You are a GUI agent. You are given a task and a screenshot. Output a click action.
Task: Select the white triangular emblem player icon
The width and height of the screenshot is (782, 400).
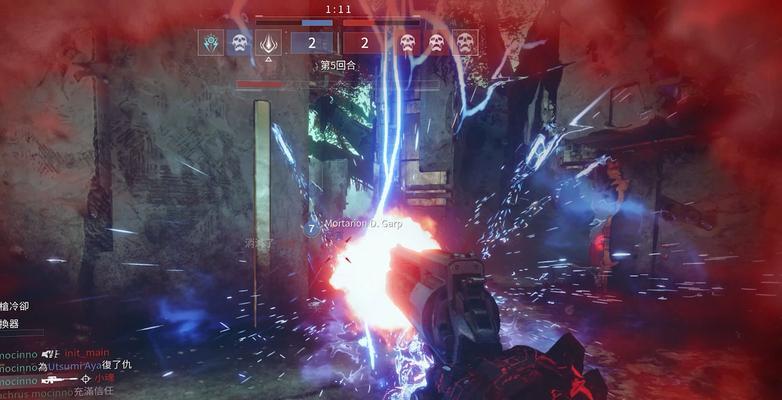click(268, 42)
